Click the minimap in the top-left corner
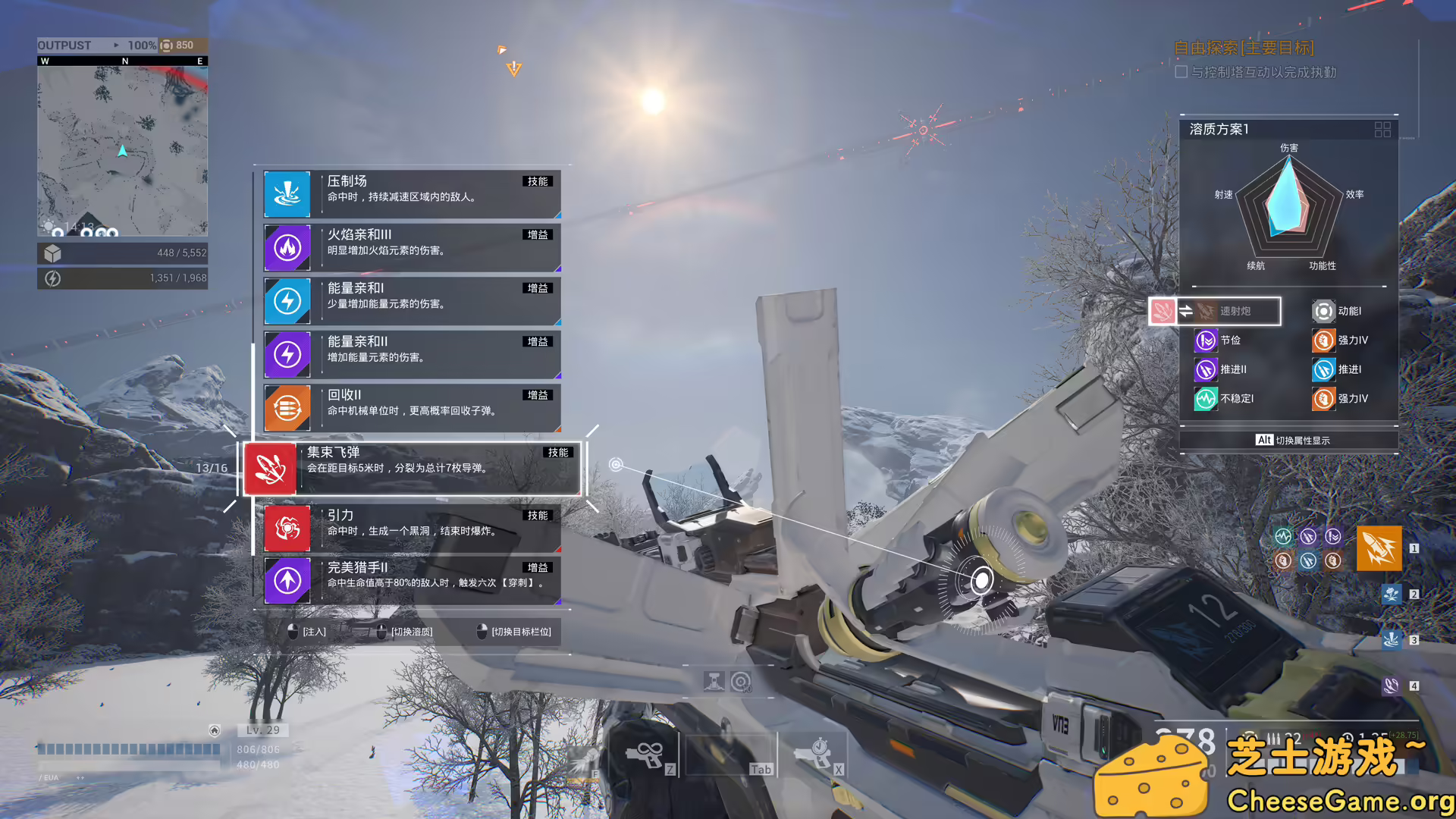This screenshot has height=819, width=1456. click(123, 148)
